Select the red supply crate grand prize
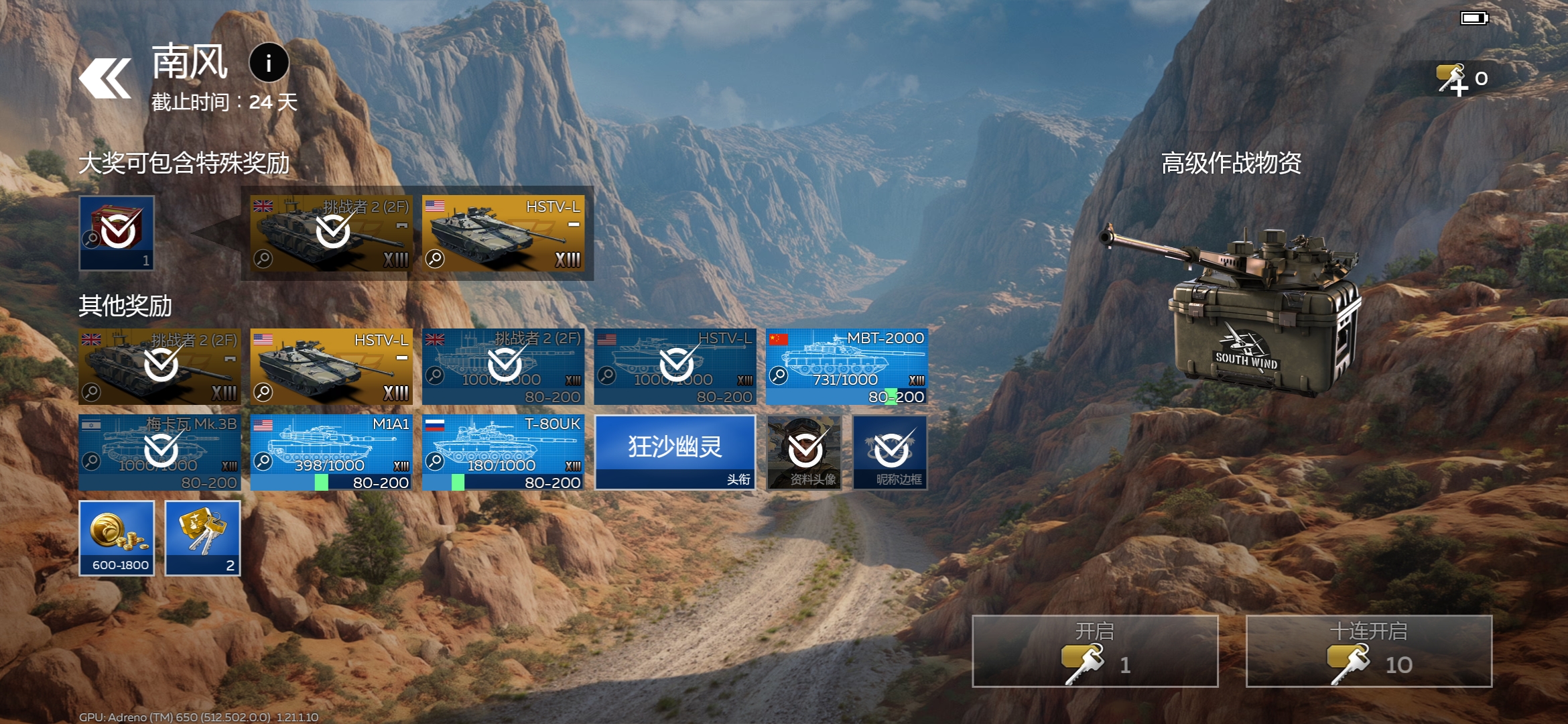The height and width of the screenshot is (724, 1568). click(117, 233)
